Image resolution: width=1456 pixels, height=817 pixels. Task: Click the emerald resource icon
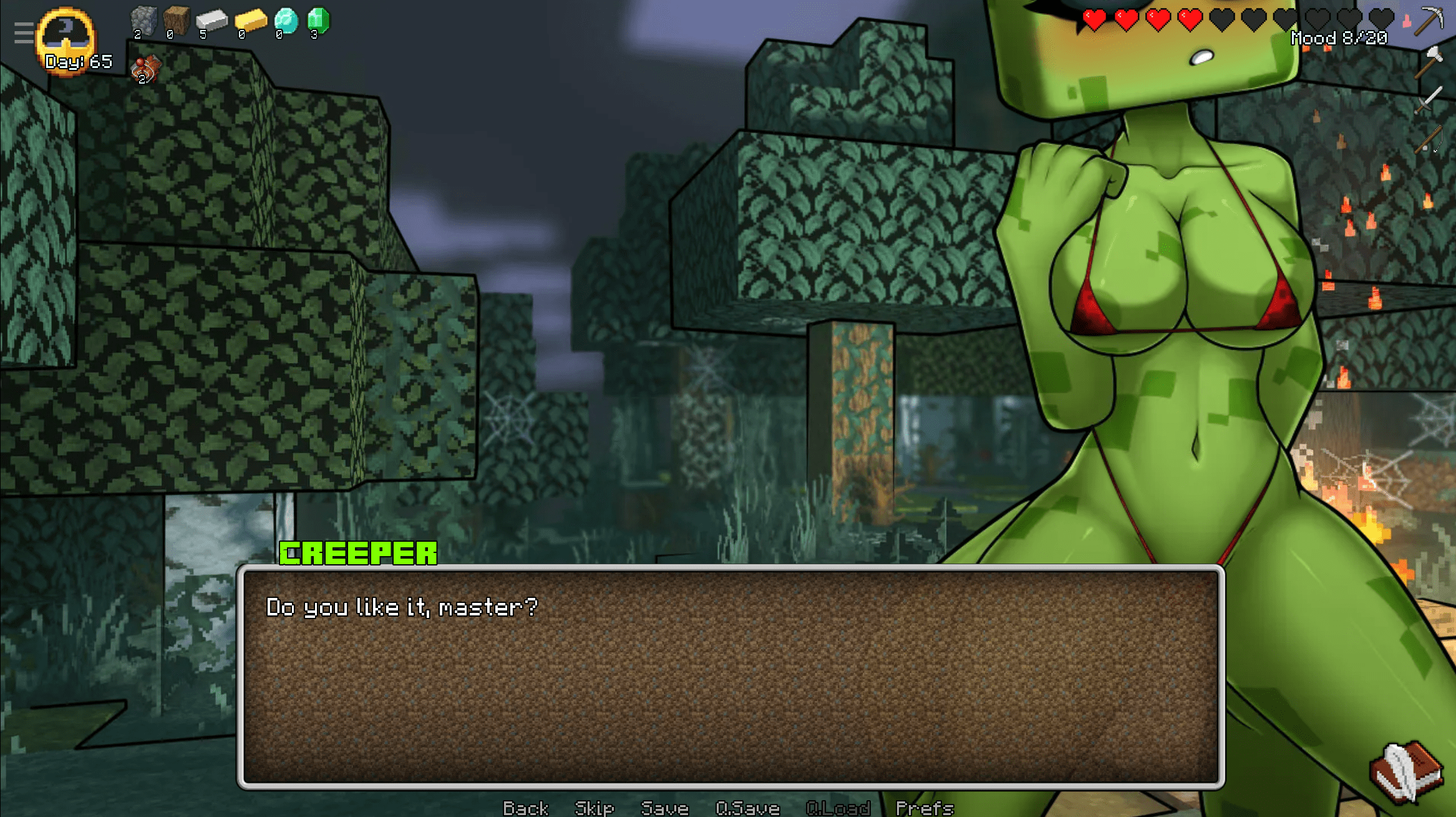(x=318, y=21)
